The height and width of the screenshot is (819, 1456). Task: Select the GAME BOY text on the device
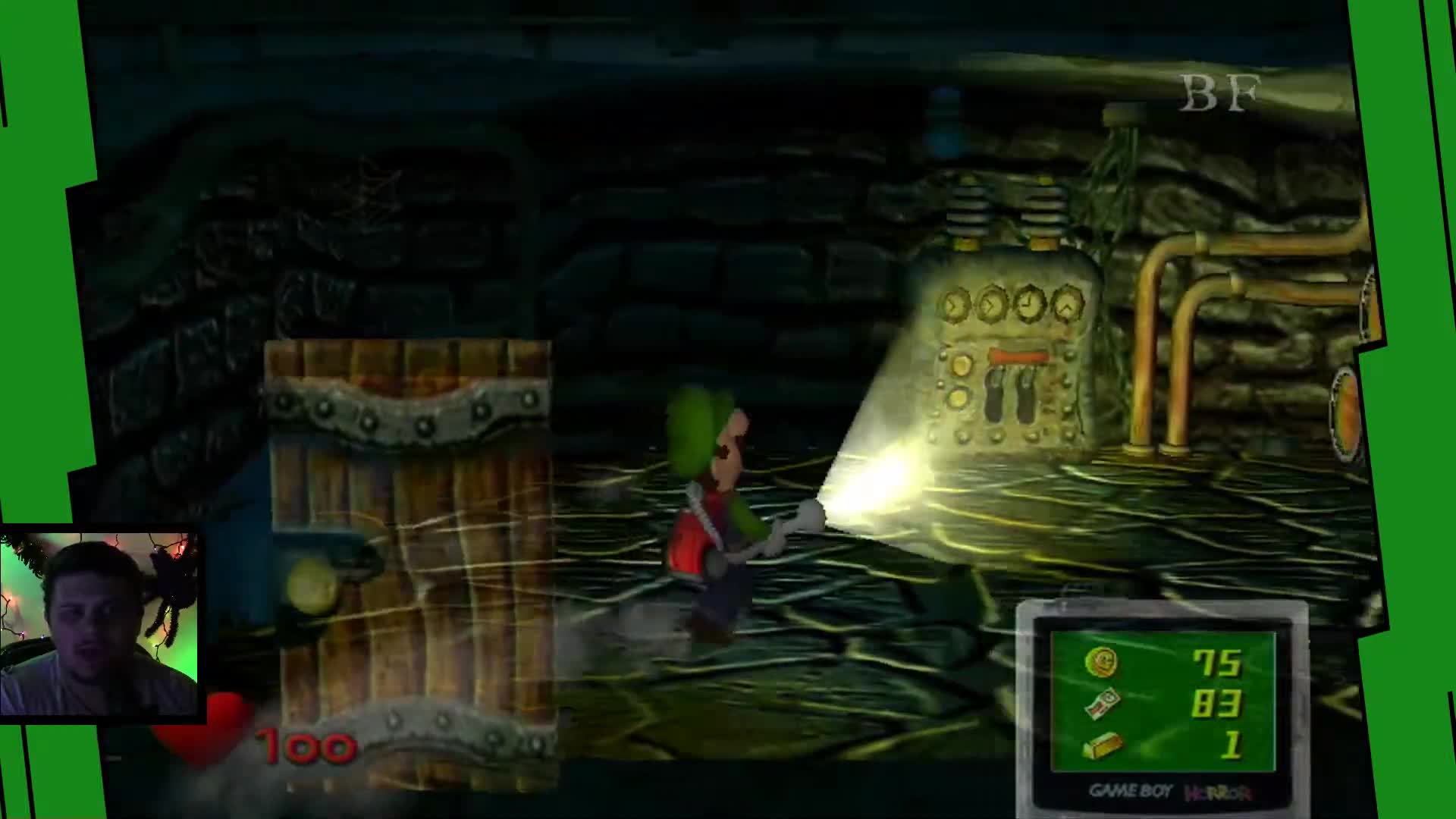(x=1131, y=790)
